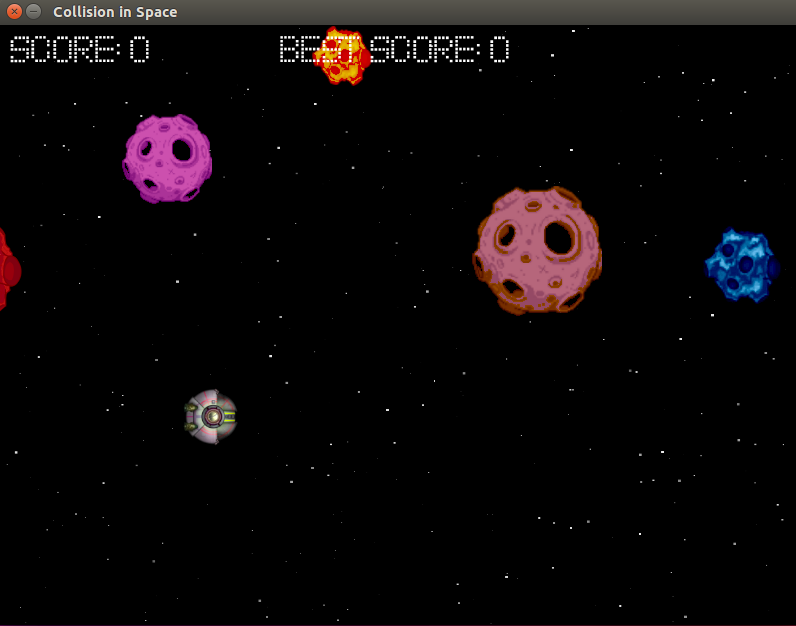Close the Collision in Space window
The image size is (796, 626).
pyautogui.click(x=14, y=12)
